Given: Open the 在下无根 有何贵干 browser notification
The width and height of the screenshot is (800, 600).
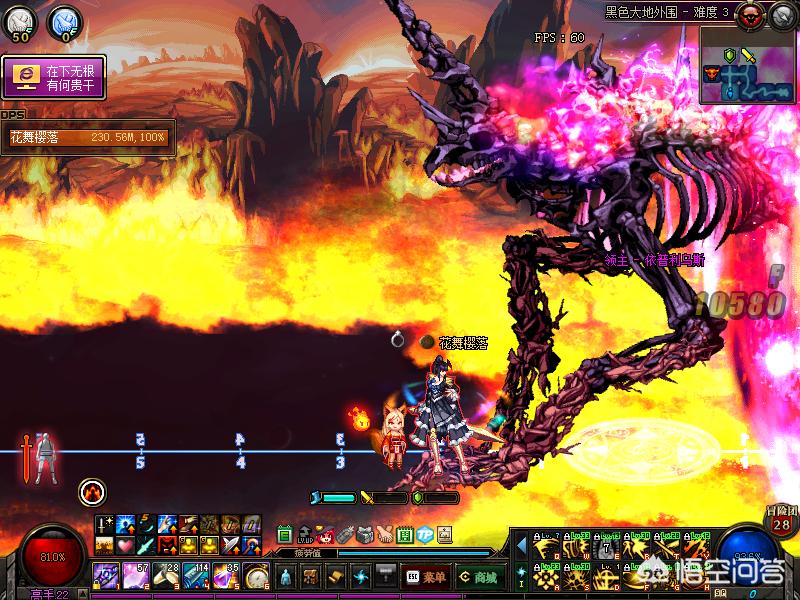Looking at the screenshot, I should (x=53, y=77).
